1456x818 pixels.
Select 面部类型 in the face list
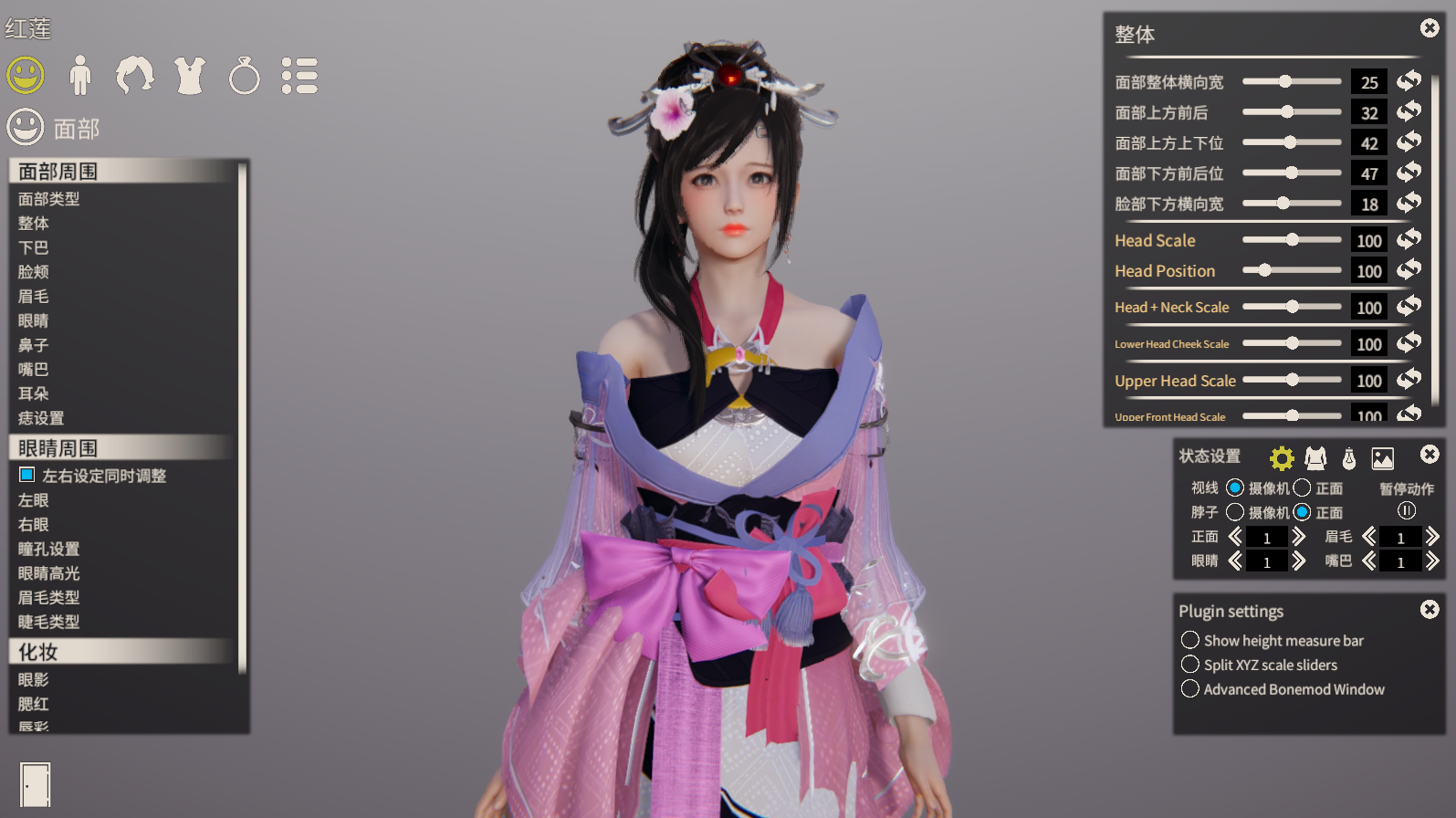(x=49, y=199)
